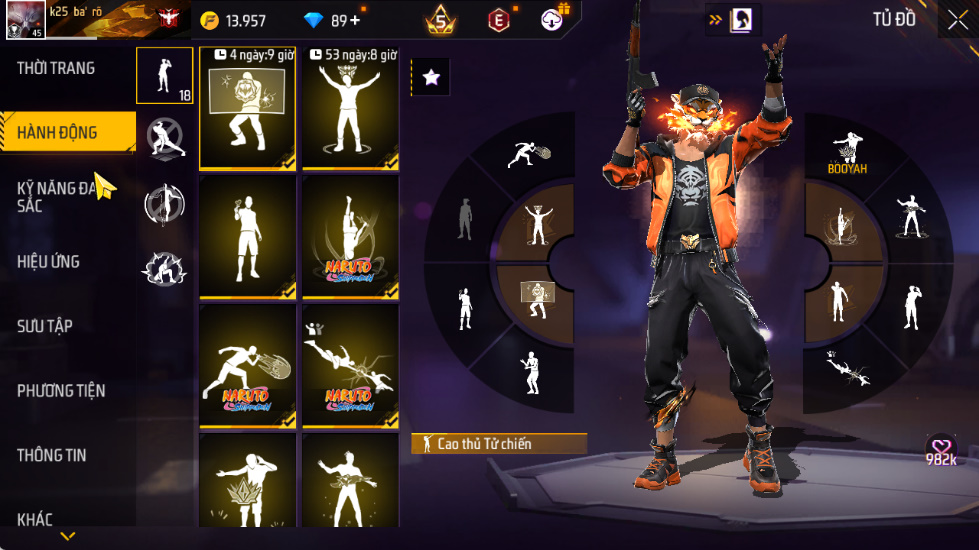Expand the sidebar with the down arrow
This screenshot has width=979, height=550.
67,537
